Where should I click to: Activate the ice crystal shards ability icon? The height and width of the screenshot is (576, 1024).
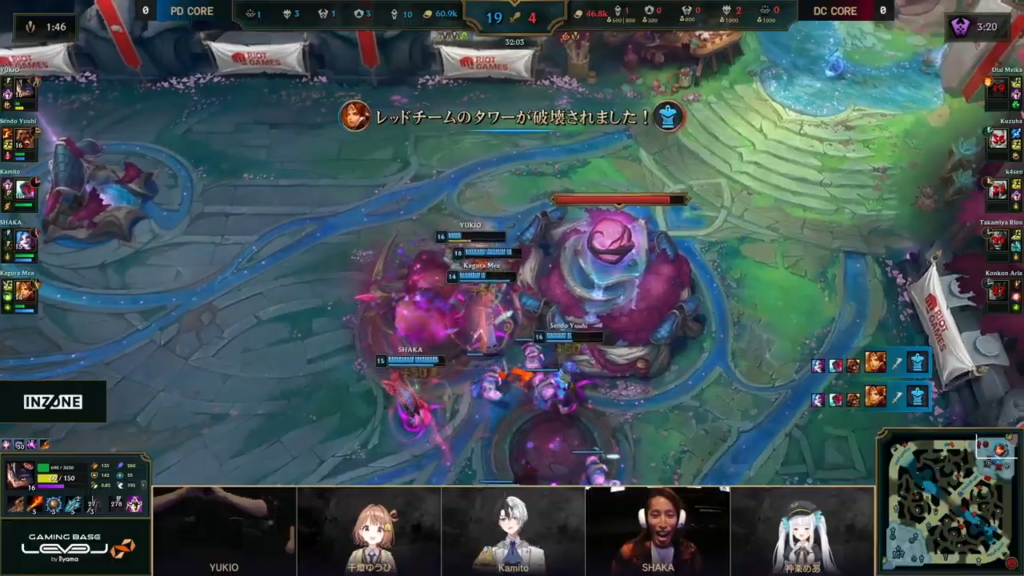[73, 504]
